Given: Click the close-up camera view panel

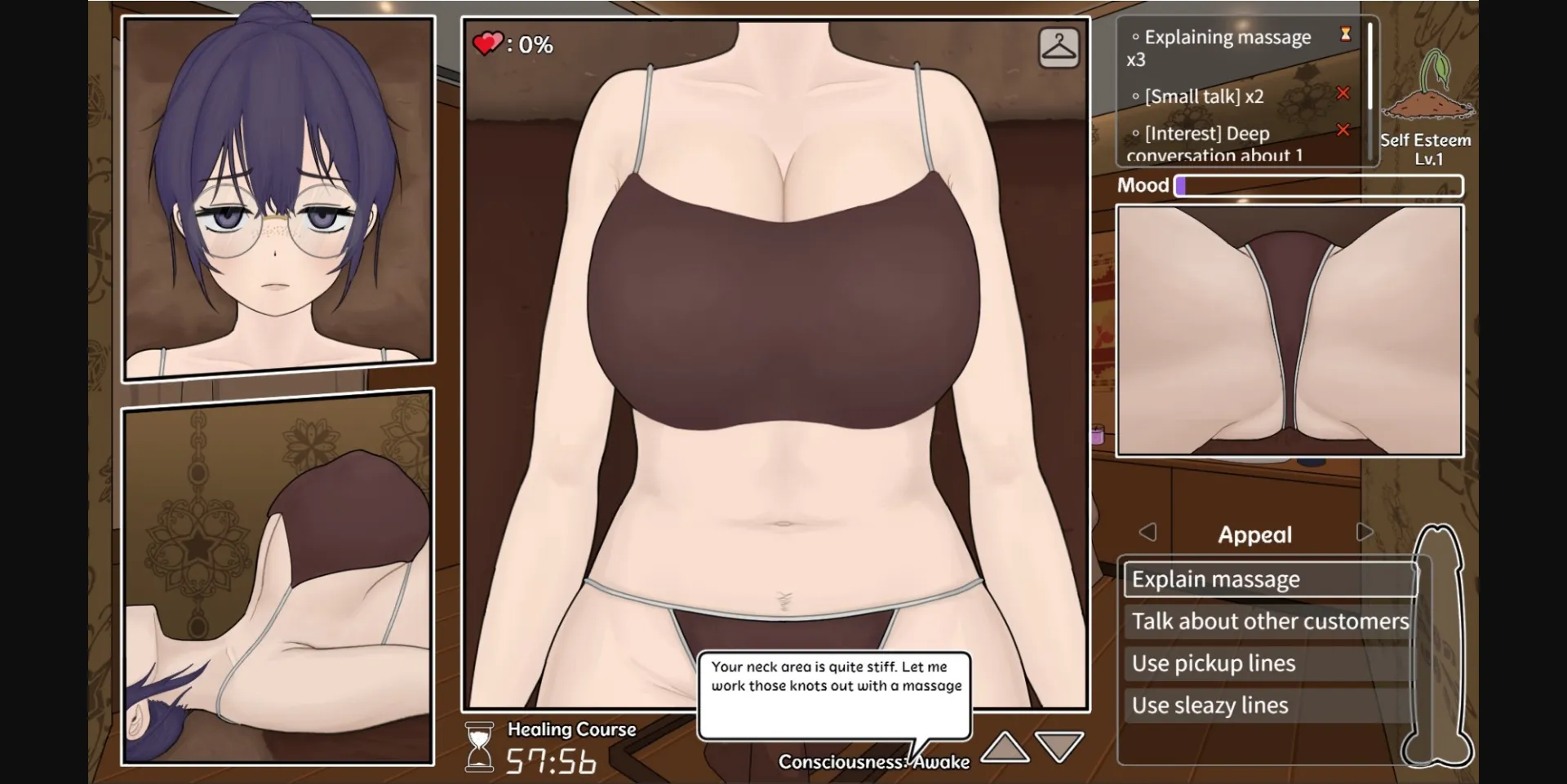Looking at the screenshot, I should (x=1290, y=330).
